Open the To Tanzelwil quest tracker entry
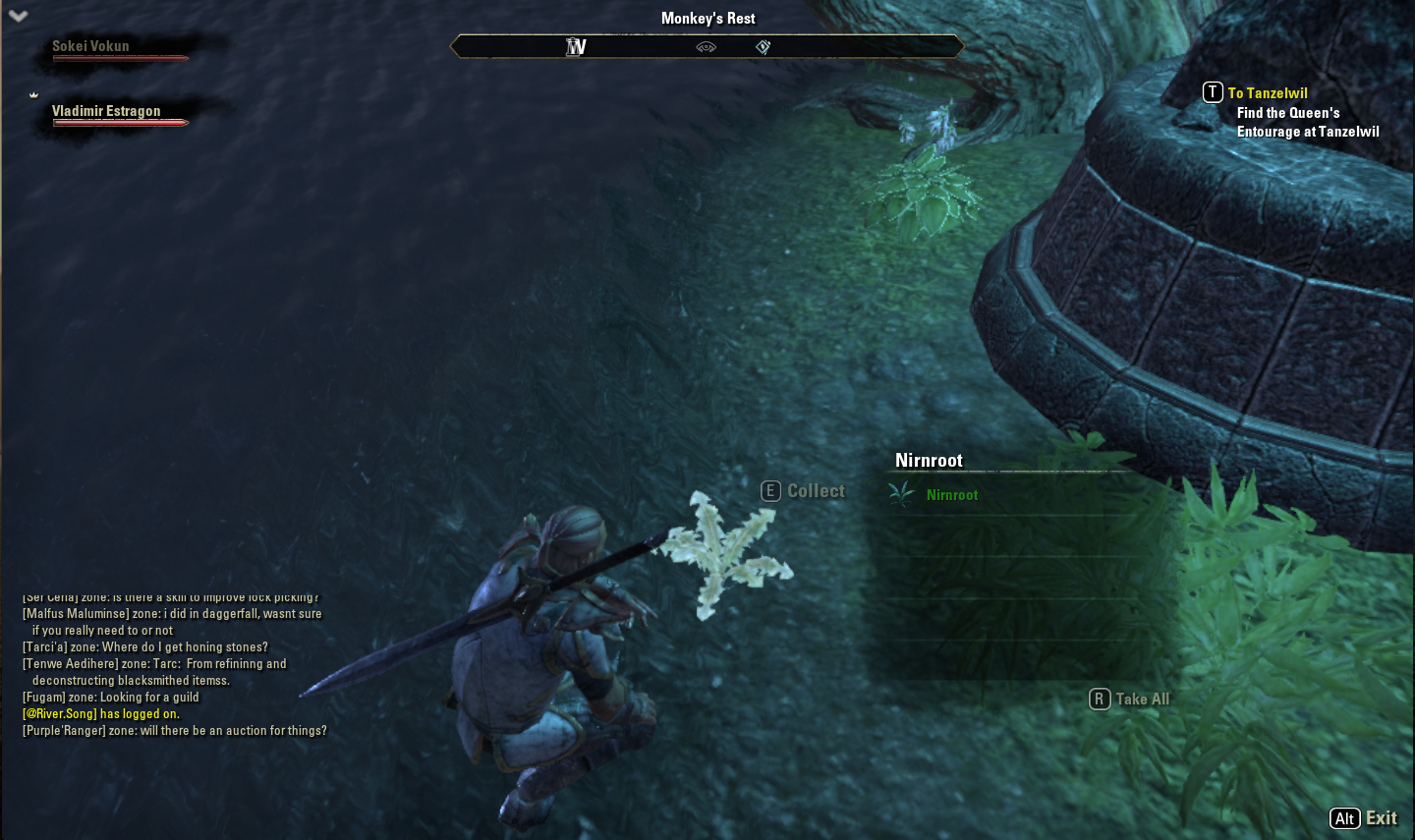The height and width of the screenshot is (840, 1415). (x=1268, y=93)
